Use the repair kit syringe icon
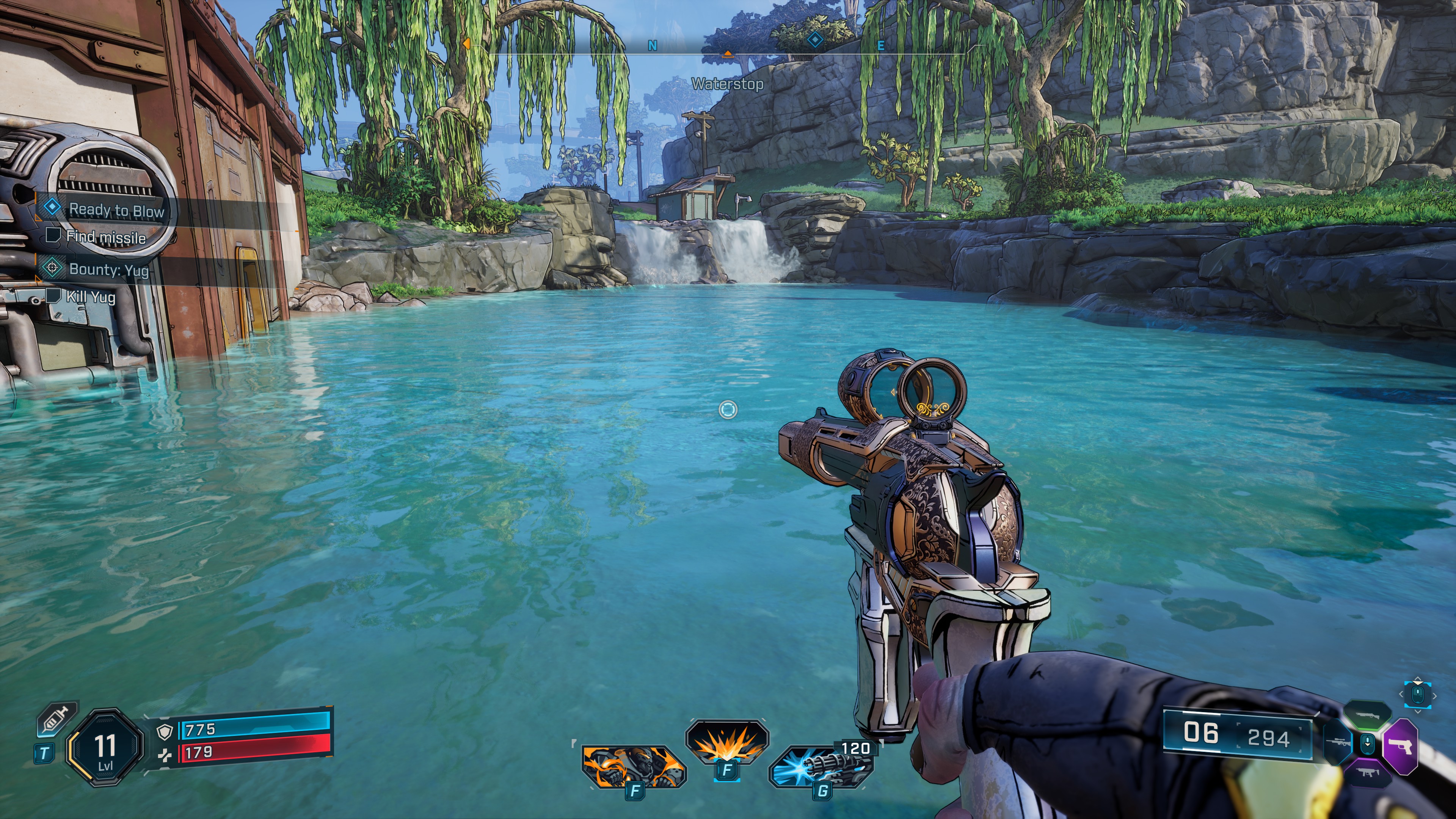Screen dimensions: 1456x819 point(57,721)
